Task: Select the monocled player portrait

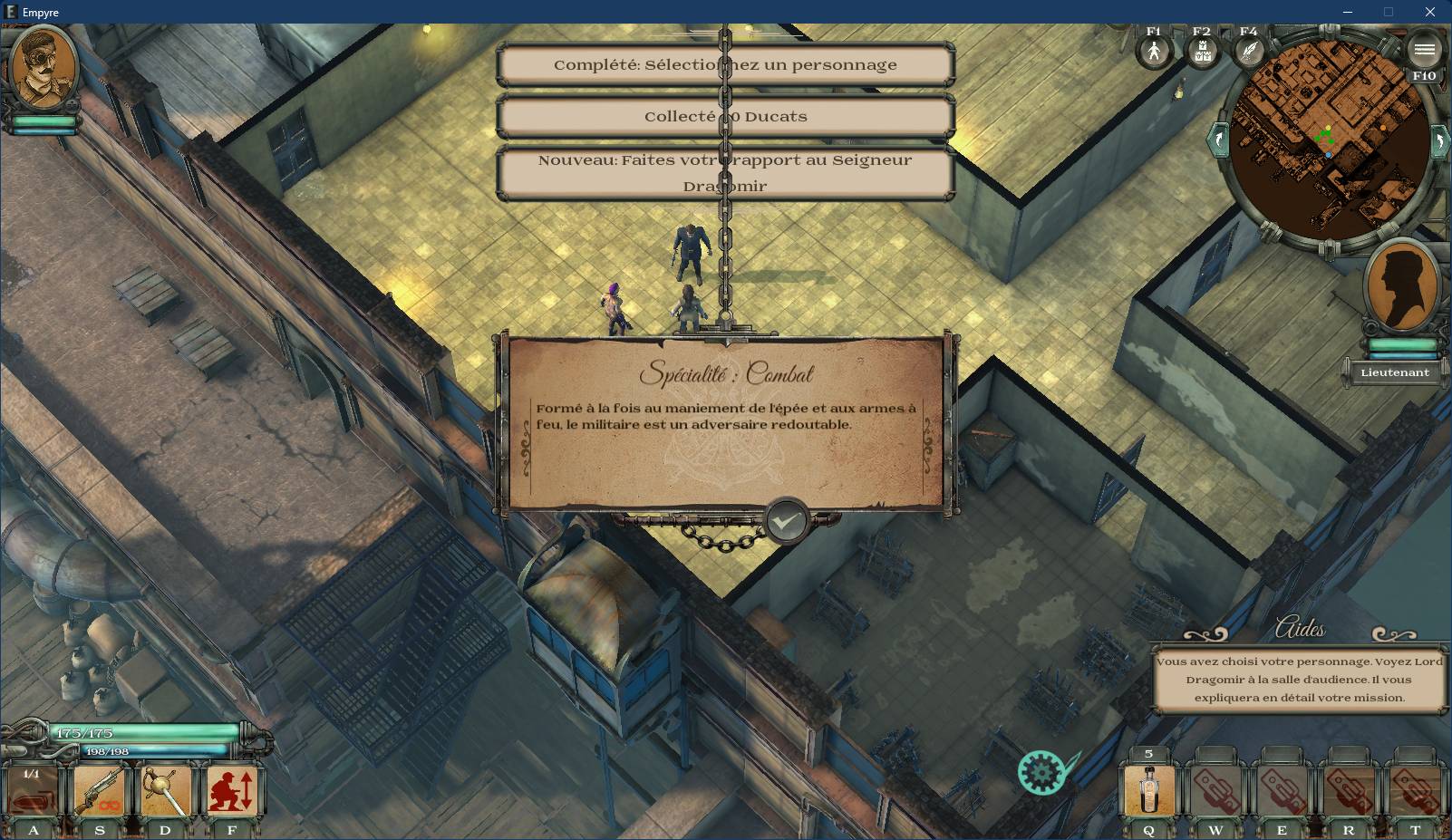Action: 44,69
